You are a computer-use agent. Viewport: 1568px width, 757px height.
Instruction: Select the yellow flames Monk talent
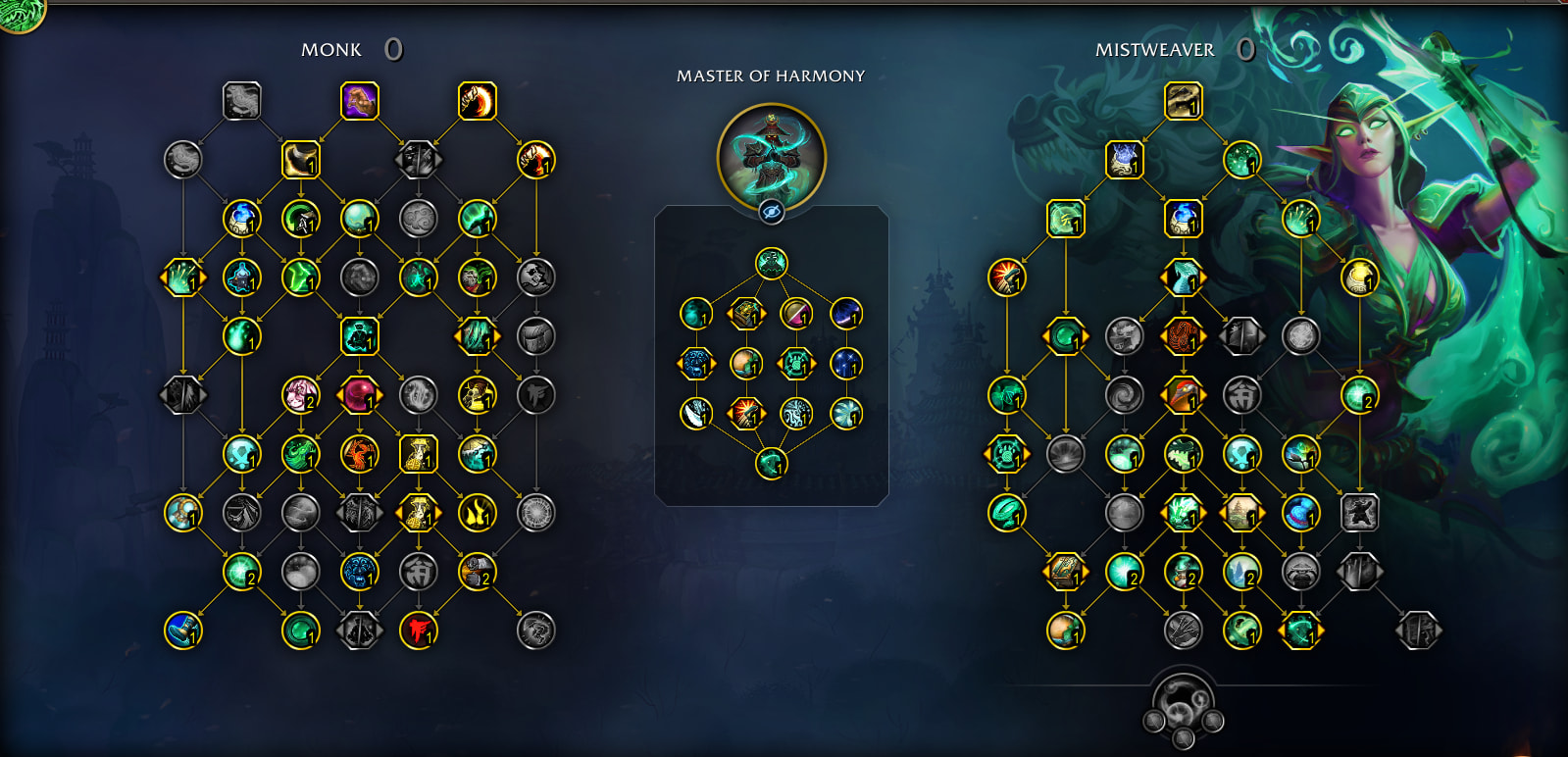478,513
